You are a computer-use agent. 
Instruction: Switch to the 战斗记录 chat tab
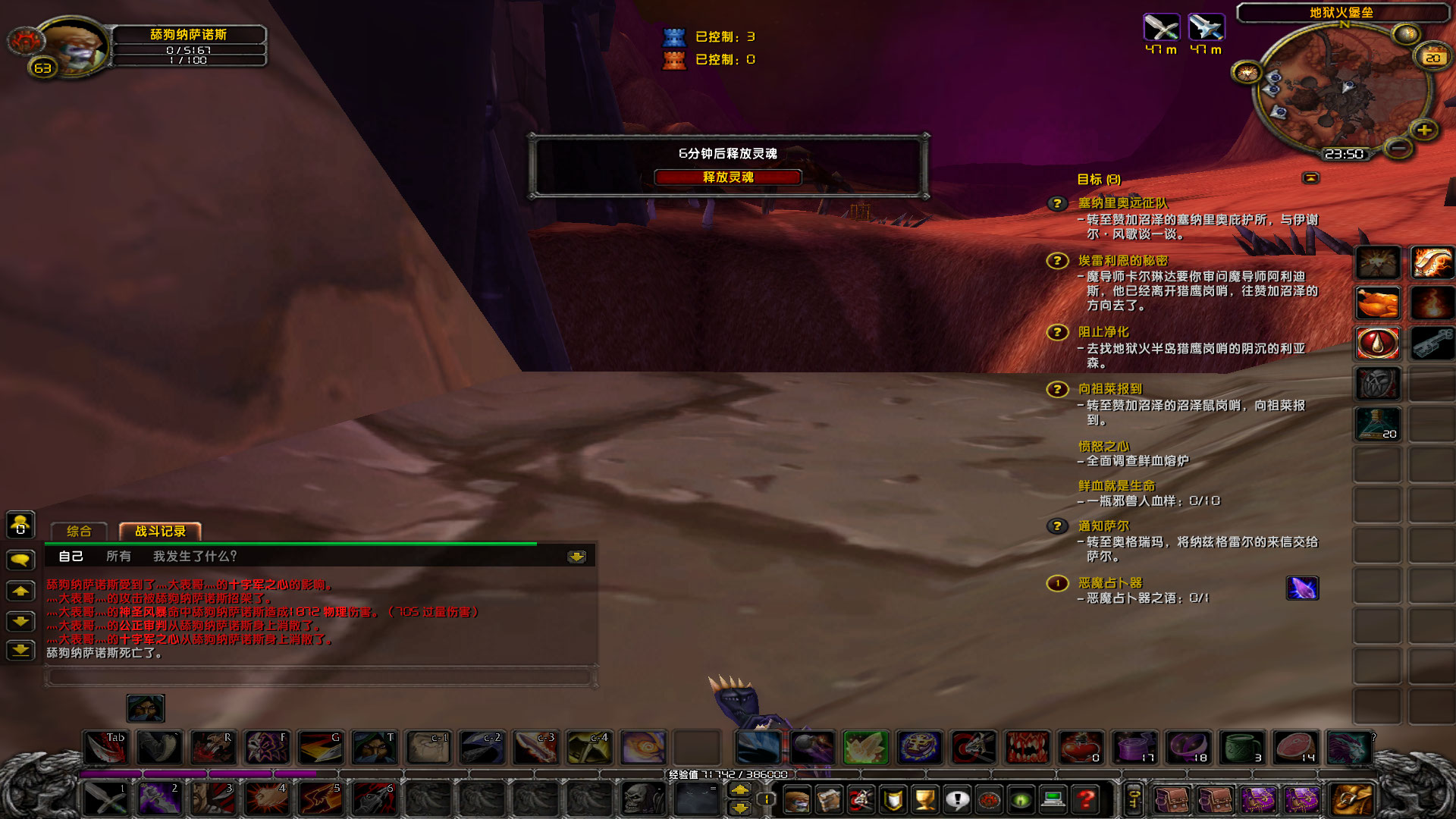[x=159, y=532]
